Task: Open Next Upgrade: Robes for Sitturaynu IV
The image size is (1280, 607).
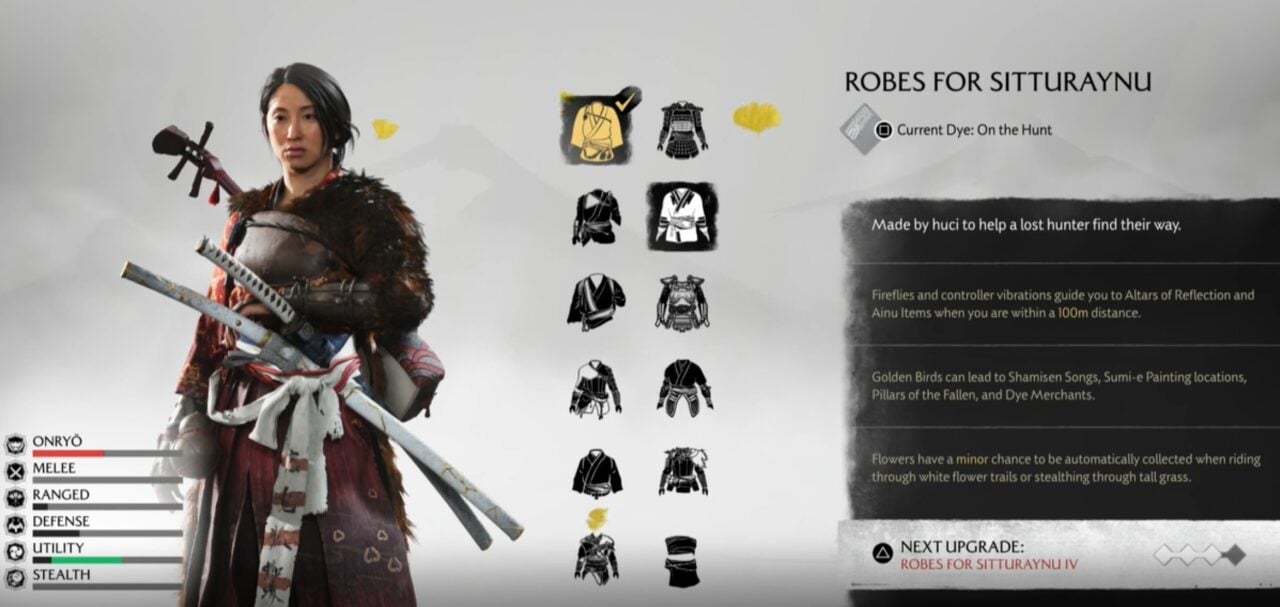Action: [988, 555]
